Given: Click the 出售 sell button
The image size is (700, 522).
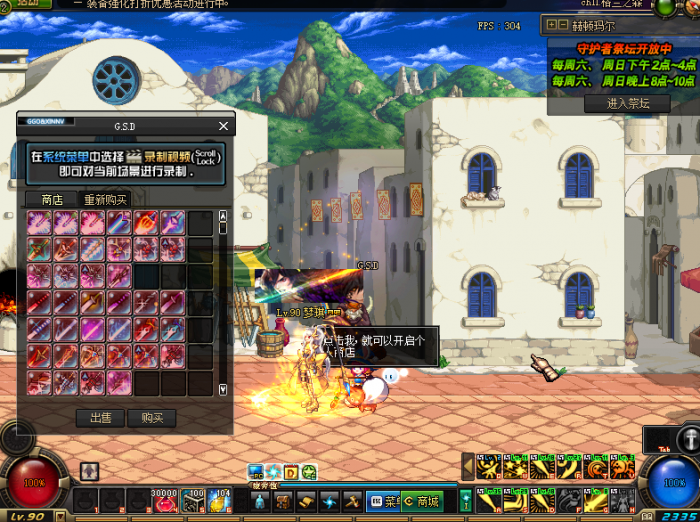Looking at the screenshot, I should point(101,417).
